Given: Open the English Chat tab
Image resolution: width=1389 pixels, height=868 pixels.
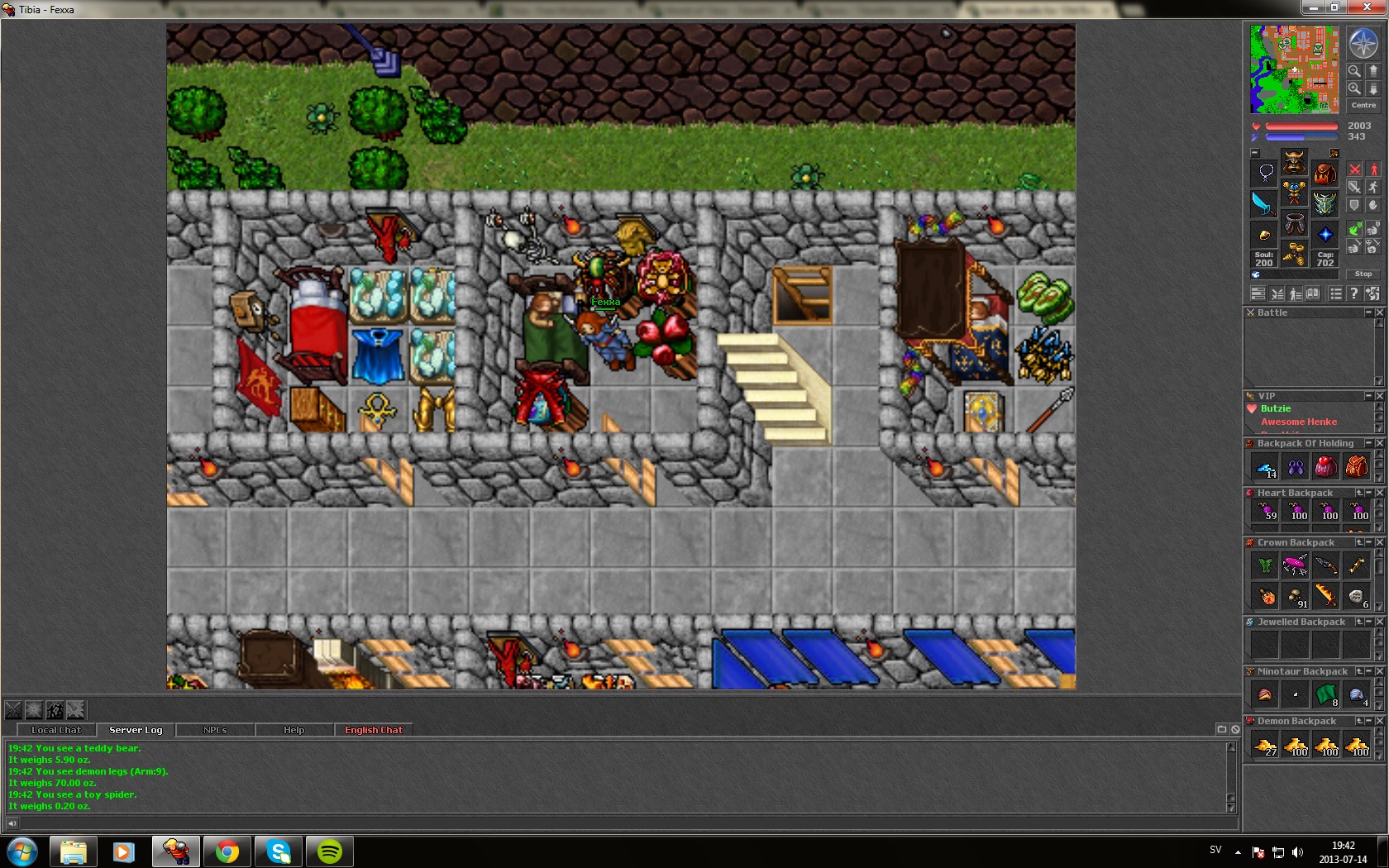Looking at the screenshot, I should [374, 730].
